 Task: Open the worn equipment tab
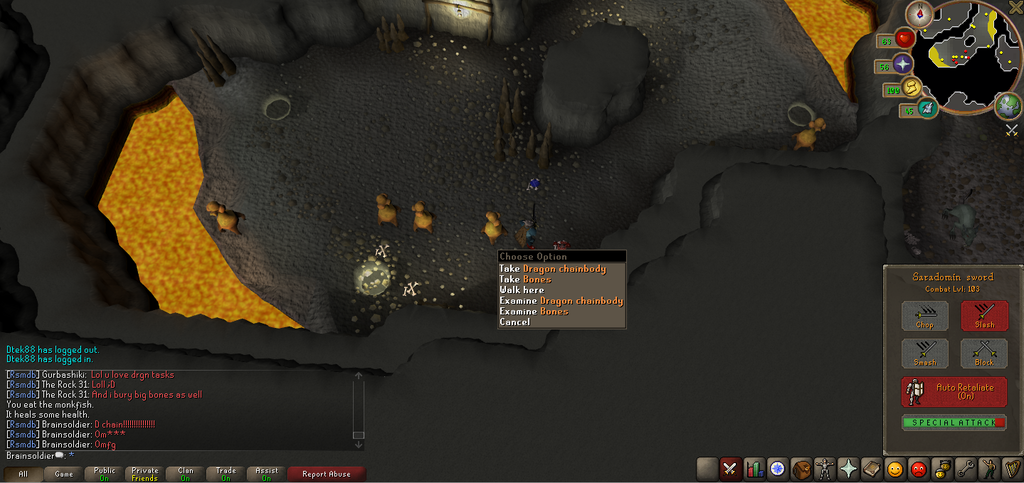(824, 468)
